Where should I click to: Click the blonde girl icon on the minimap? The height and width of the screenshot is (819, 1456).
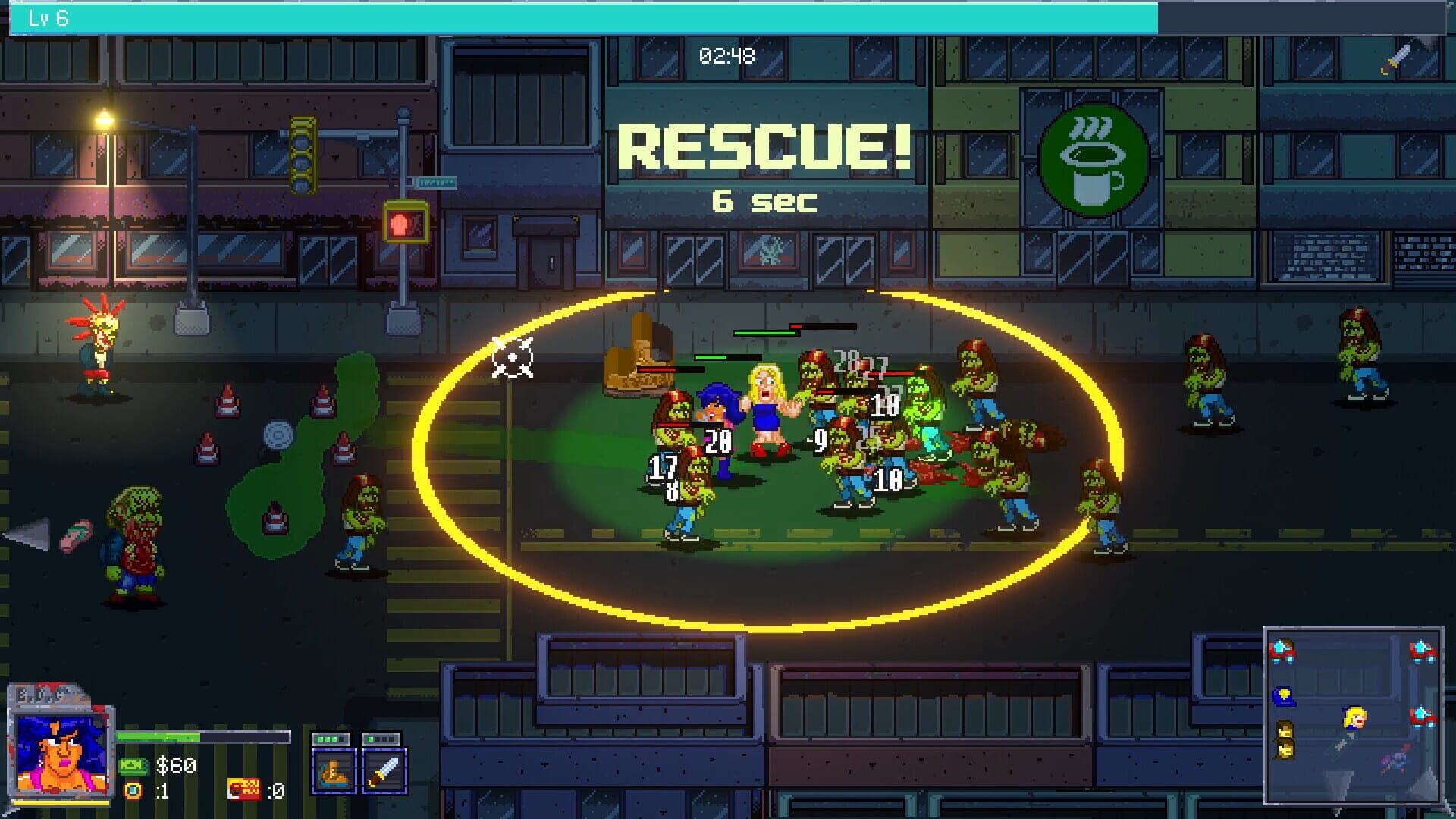click(x=1354, y=717)
